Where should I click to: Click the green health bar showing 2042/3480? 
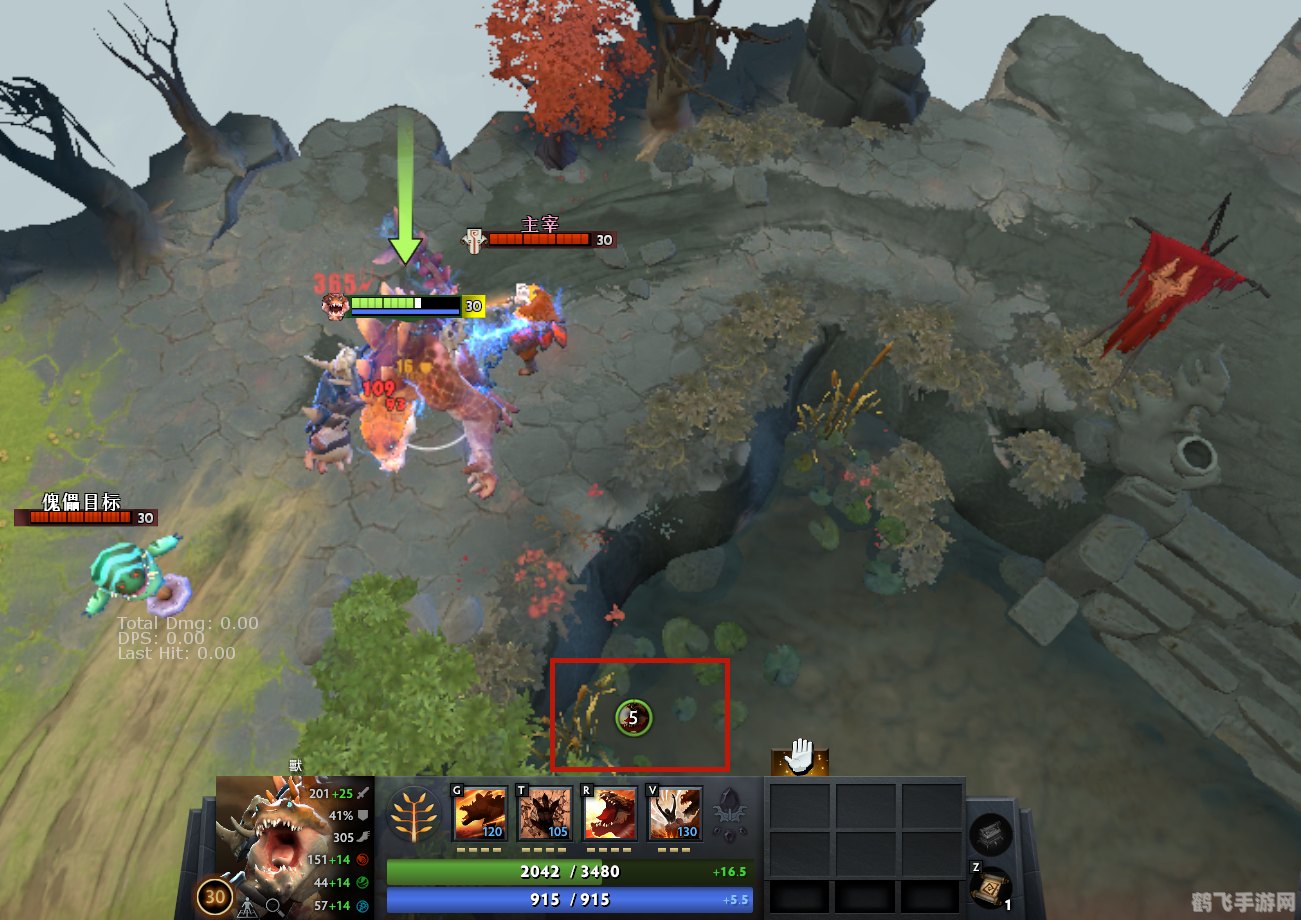pyautogui.click(x=569, y=870)
